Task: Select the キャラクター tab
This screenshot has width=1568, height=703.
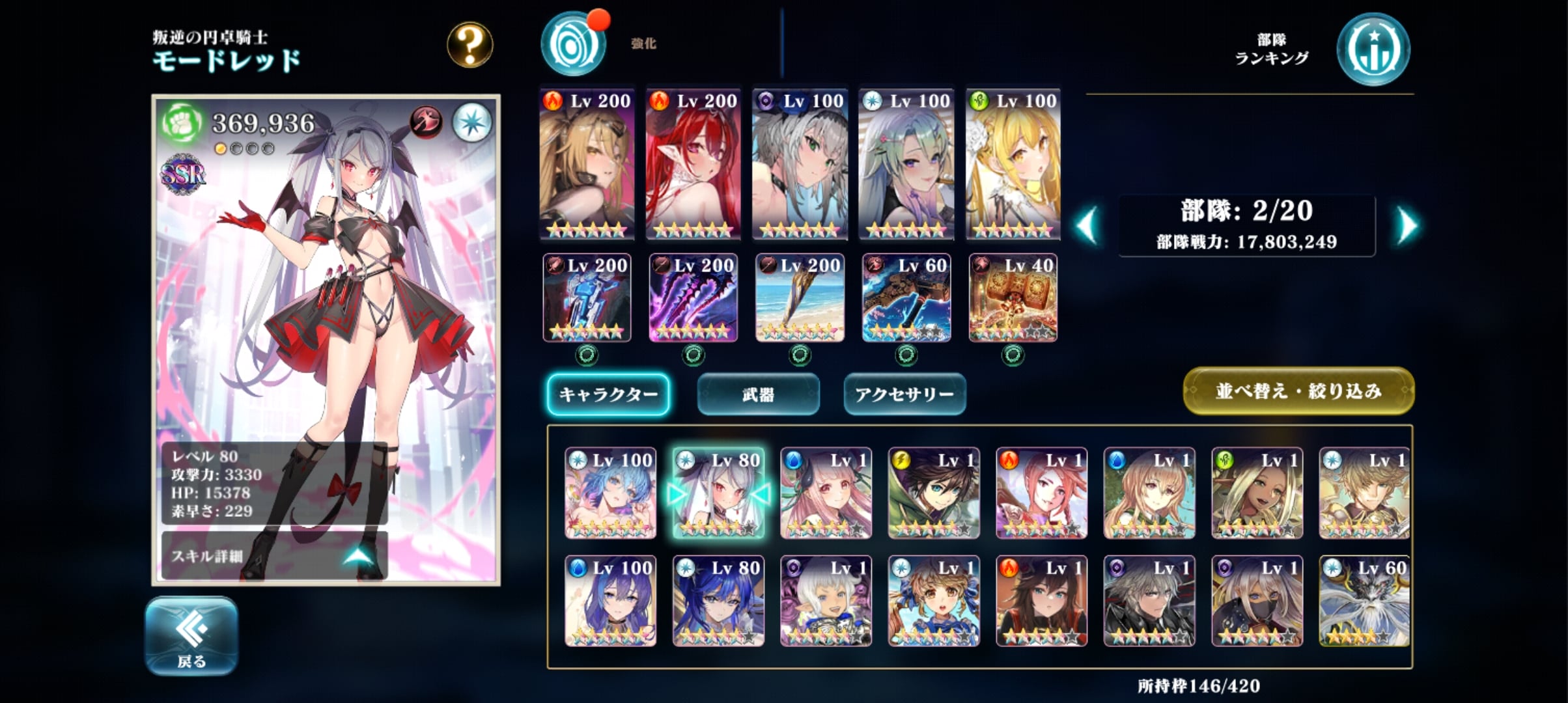Action: point(608,394)
